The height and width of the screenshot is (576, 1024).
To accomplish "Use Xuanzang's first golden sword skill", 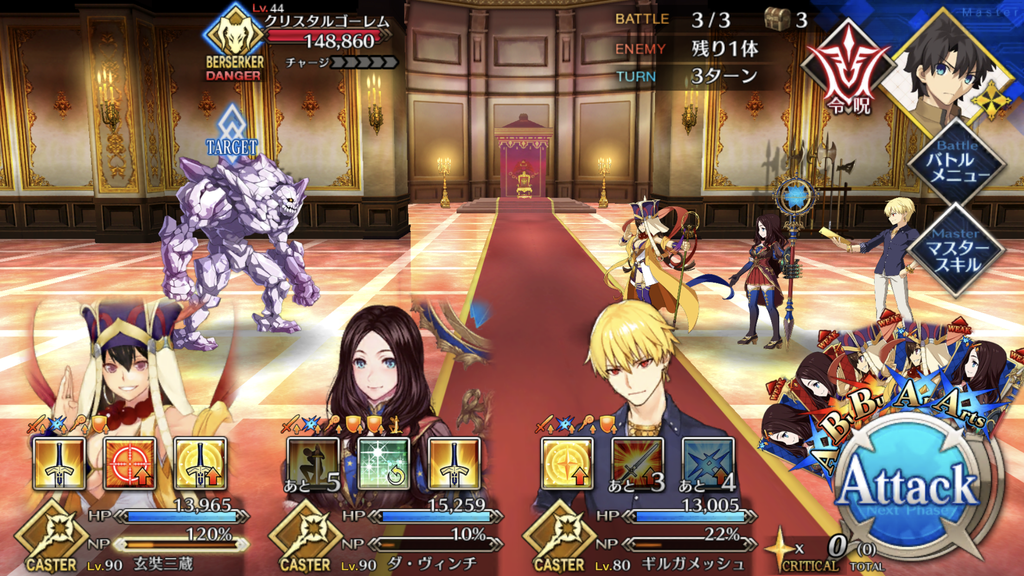I will [x=59, y=463].
